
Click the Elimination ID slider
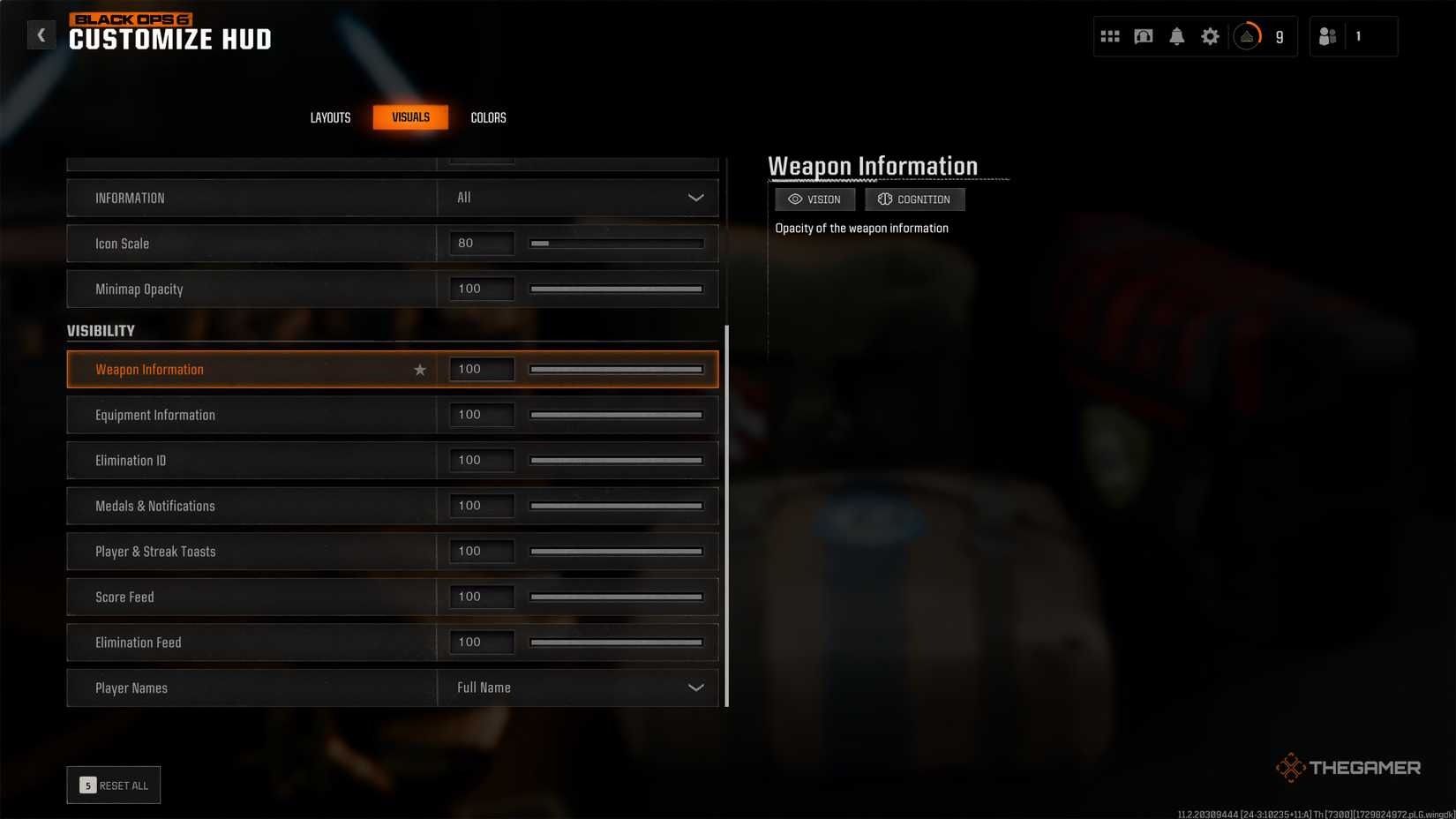[x=616, y=461]
